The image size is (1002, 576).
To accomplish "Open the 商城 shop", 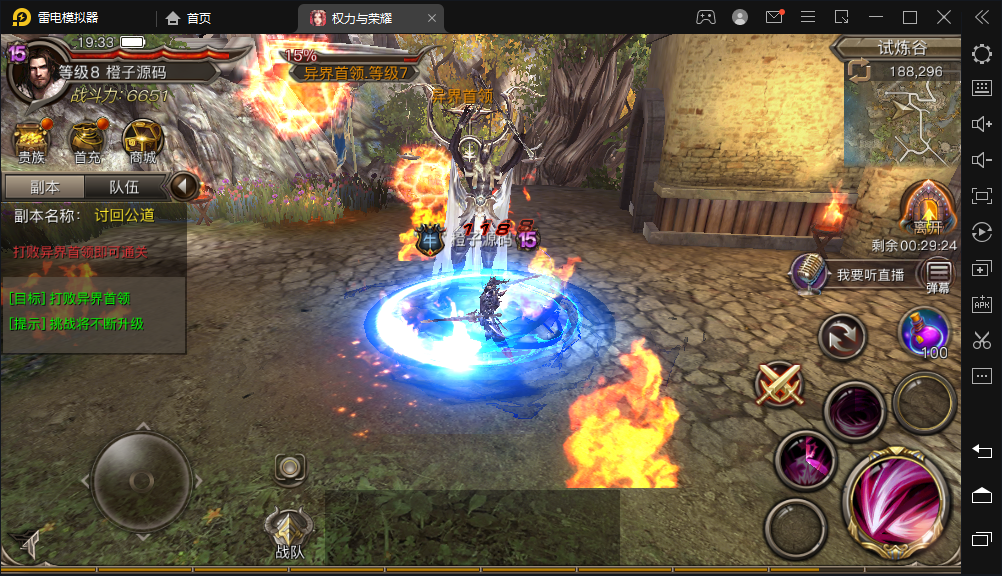I will click(x=143, y=142).
